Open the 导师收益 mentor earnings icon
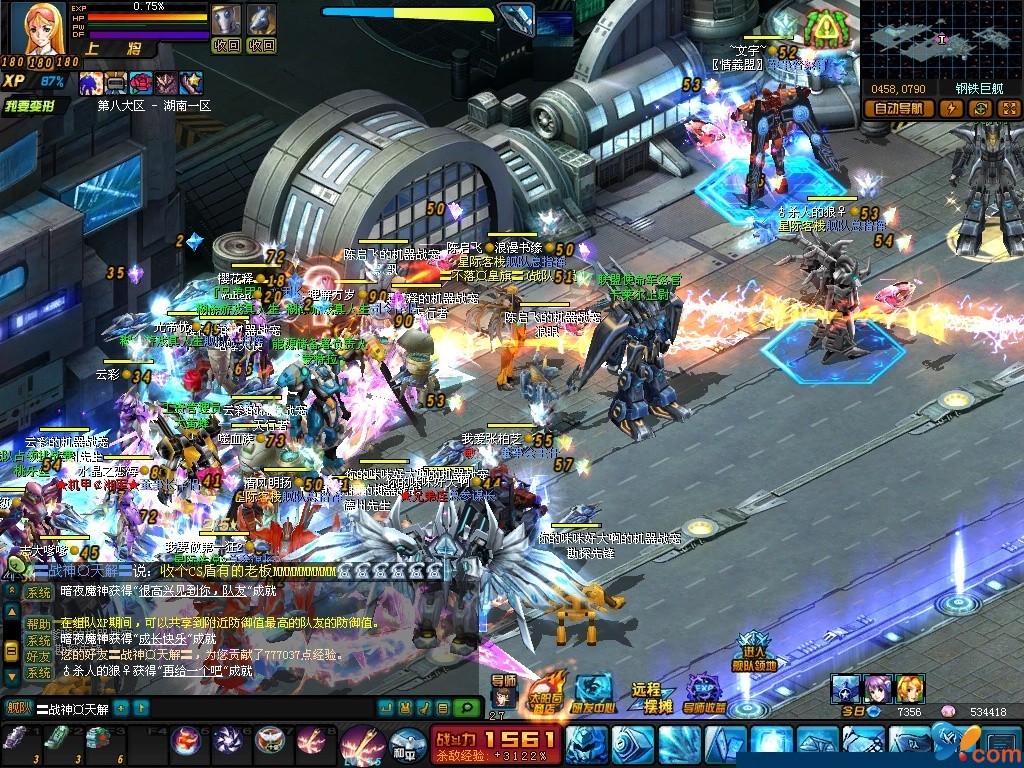Image resolution: width=1024 pixels, height=768 pixels. tap(705, 692)
